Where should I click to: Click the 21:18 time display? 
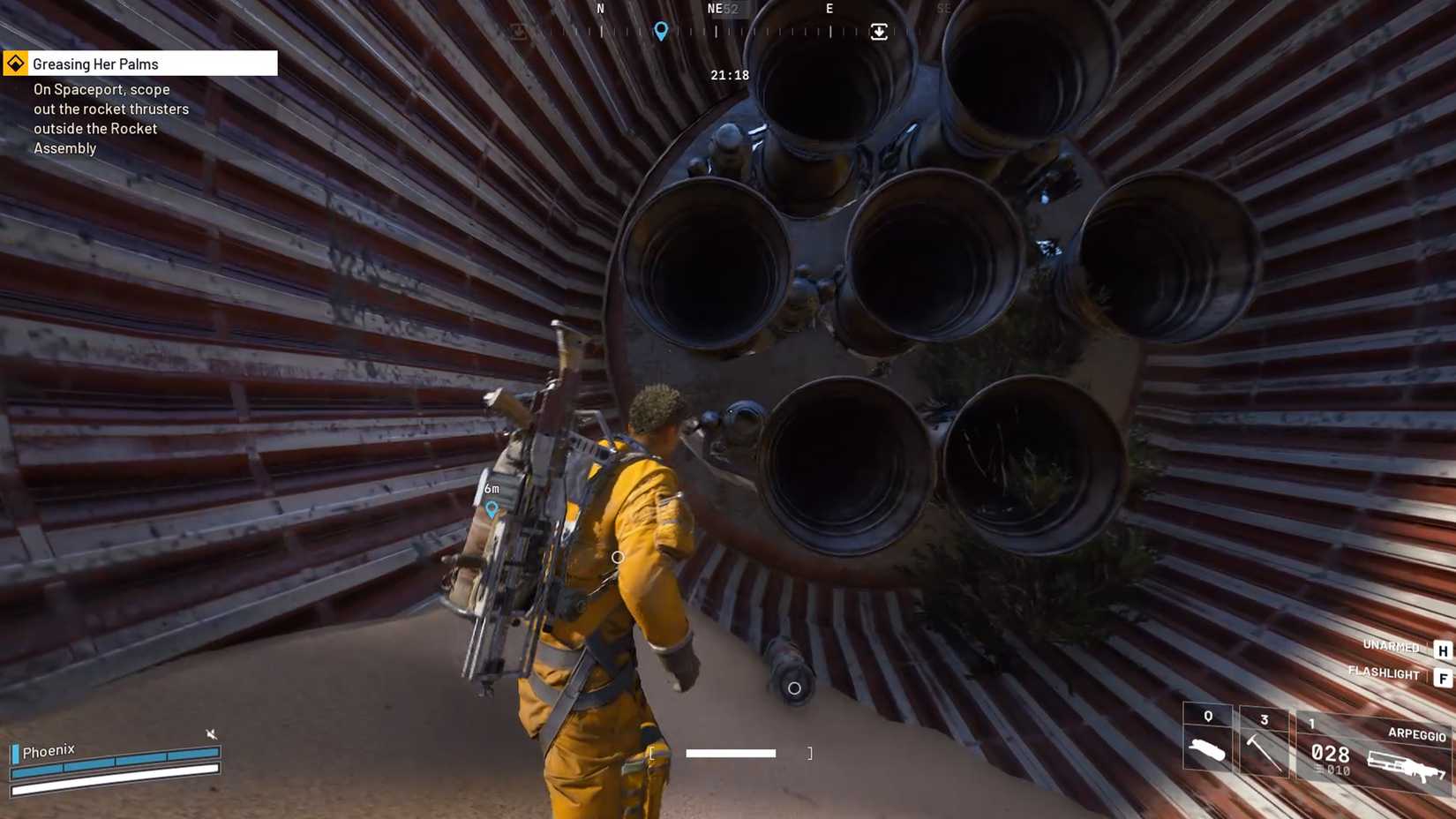click(x=729, y=75)
